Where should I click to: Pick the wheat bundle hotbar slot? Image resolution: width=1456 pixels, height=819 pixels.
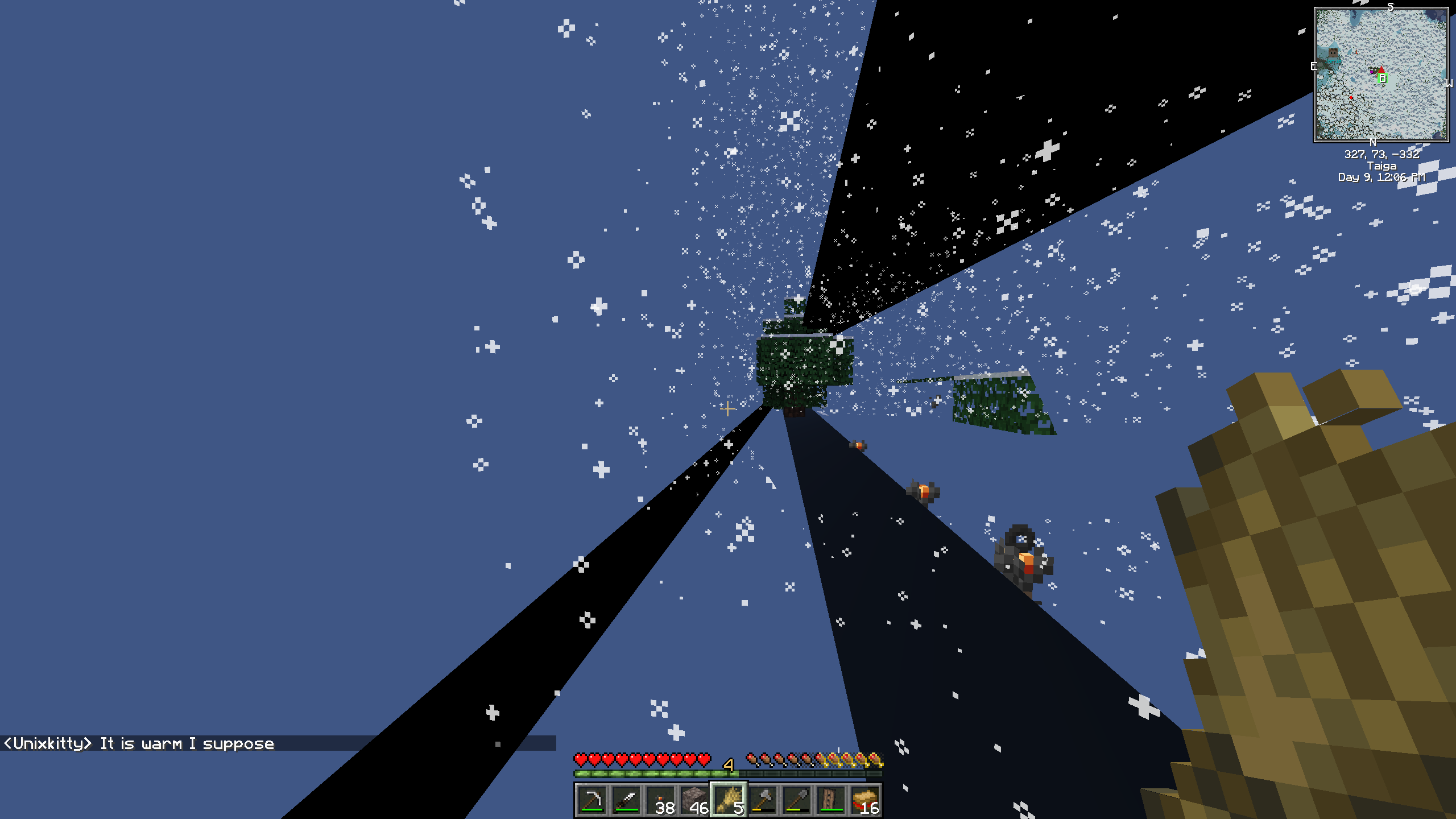tap(729, 800)
